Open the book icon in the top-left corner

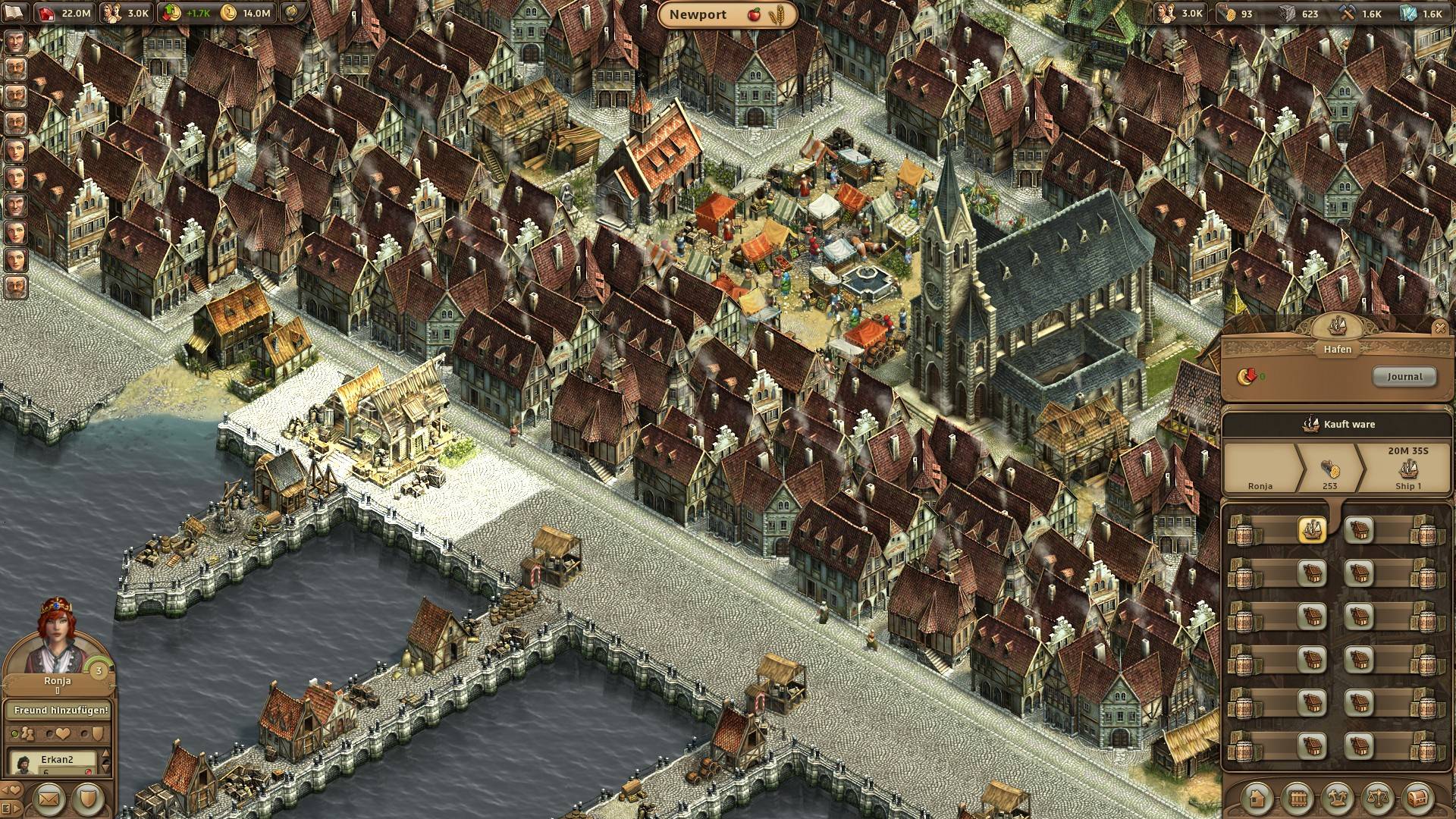point(15,13)
